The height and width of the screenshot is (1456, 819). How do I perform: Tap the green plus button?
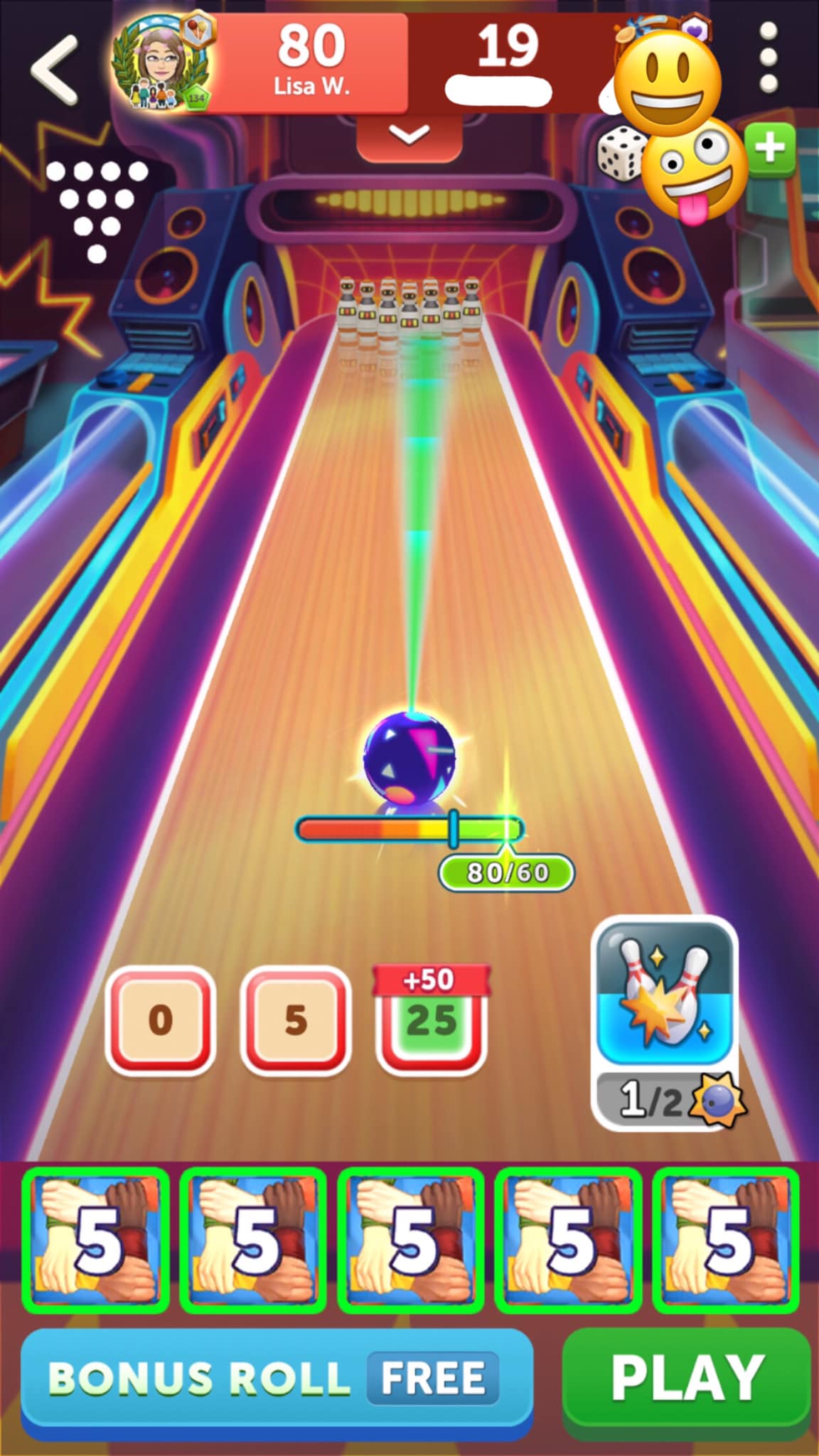pyautogui.click(x=770, y=149)
